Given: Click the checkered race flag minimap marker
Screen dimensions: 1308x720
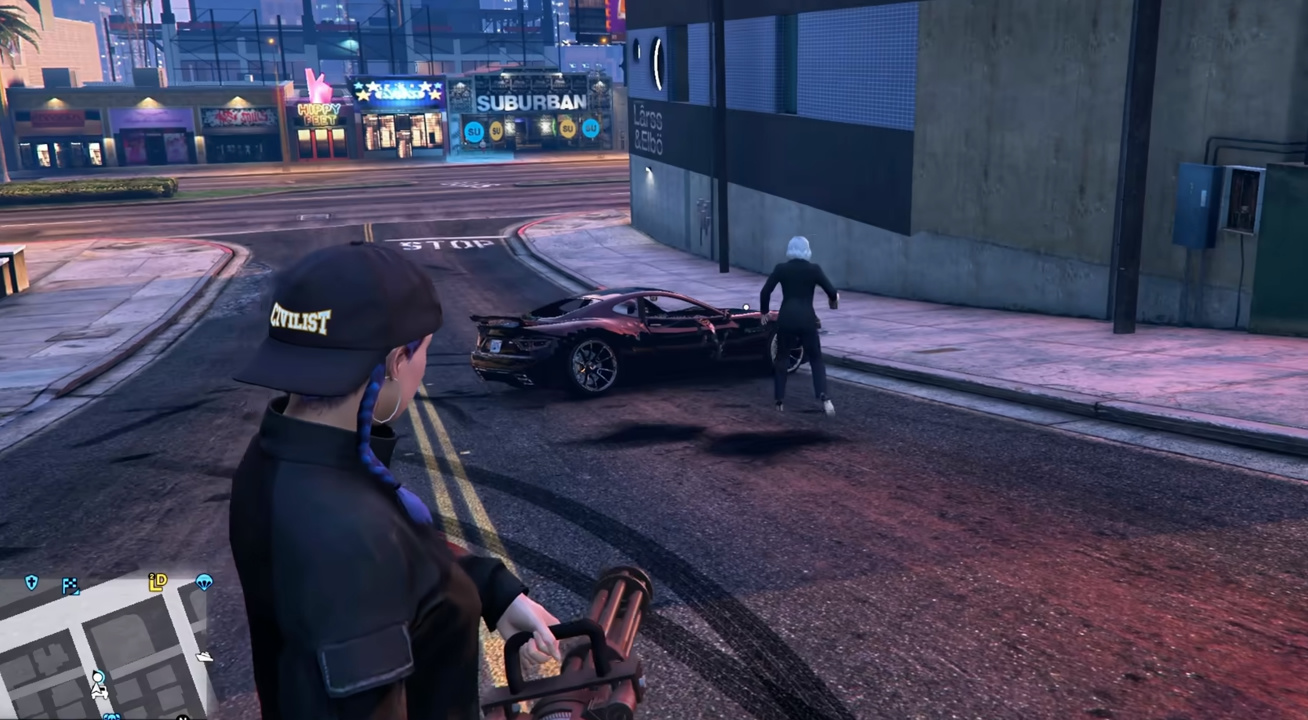Looking at the screenshot, I should [71, 586].
